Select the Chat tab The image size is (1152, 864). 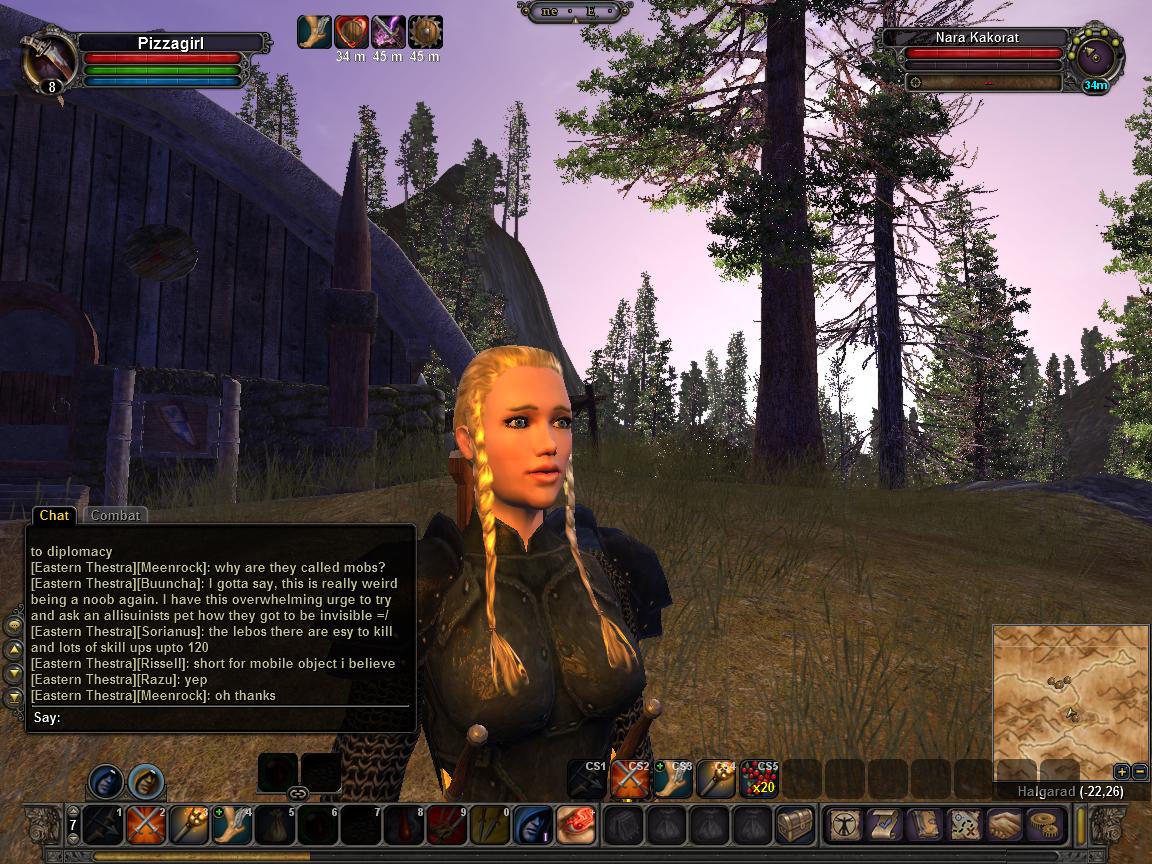click(x=54, y=516)
